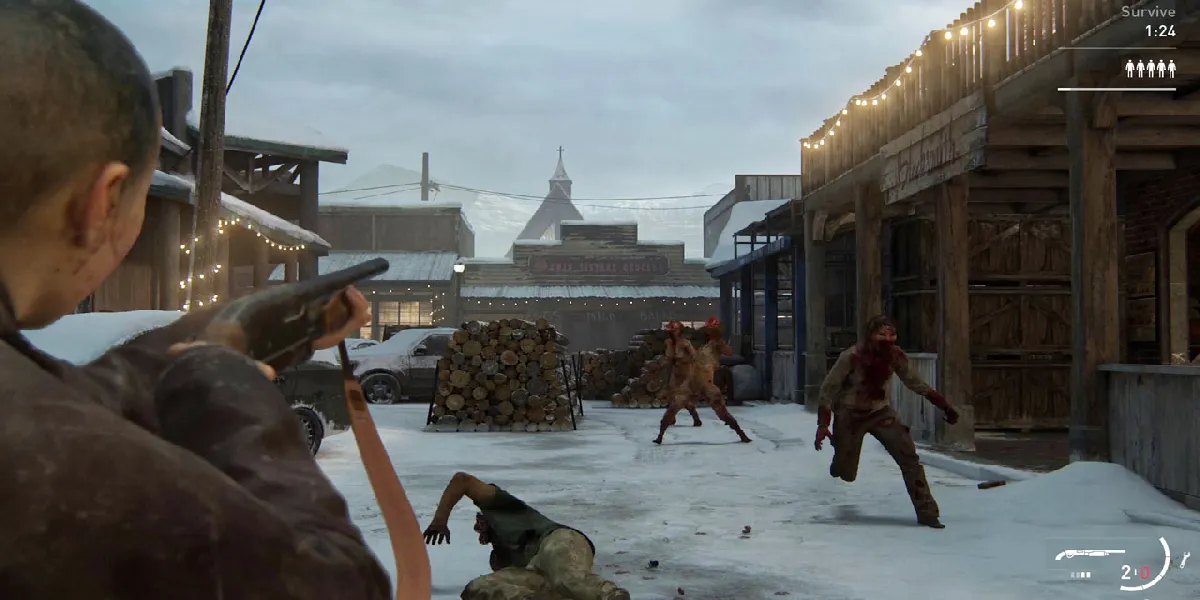The image size is (1200, 600).
Task: Click the wrench crafting icon
Action: [1185, 559]
